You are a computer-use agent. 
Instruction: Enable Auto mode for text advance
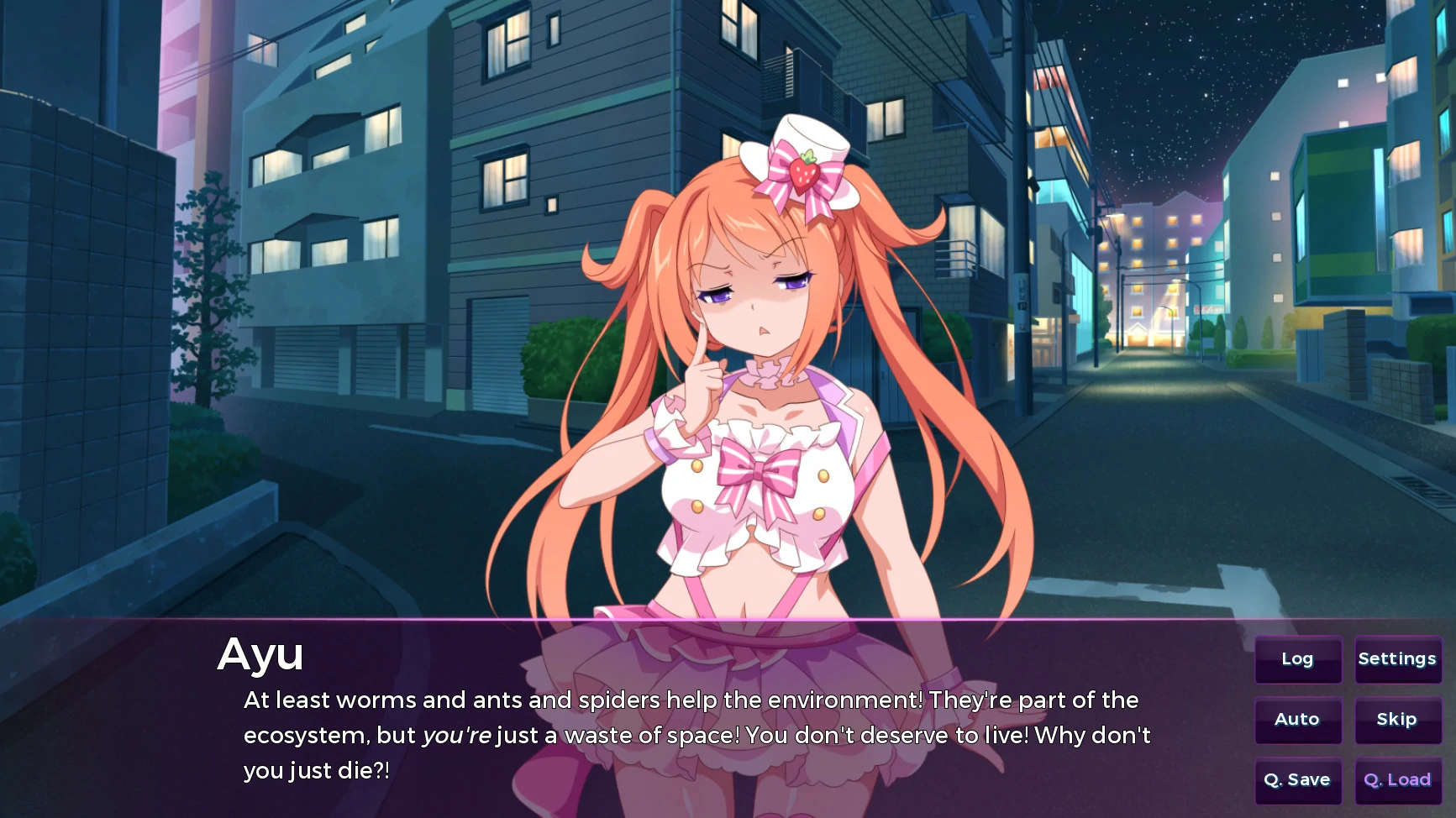click(1297, 720)
